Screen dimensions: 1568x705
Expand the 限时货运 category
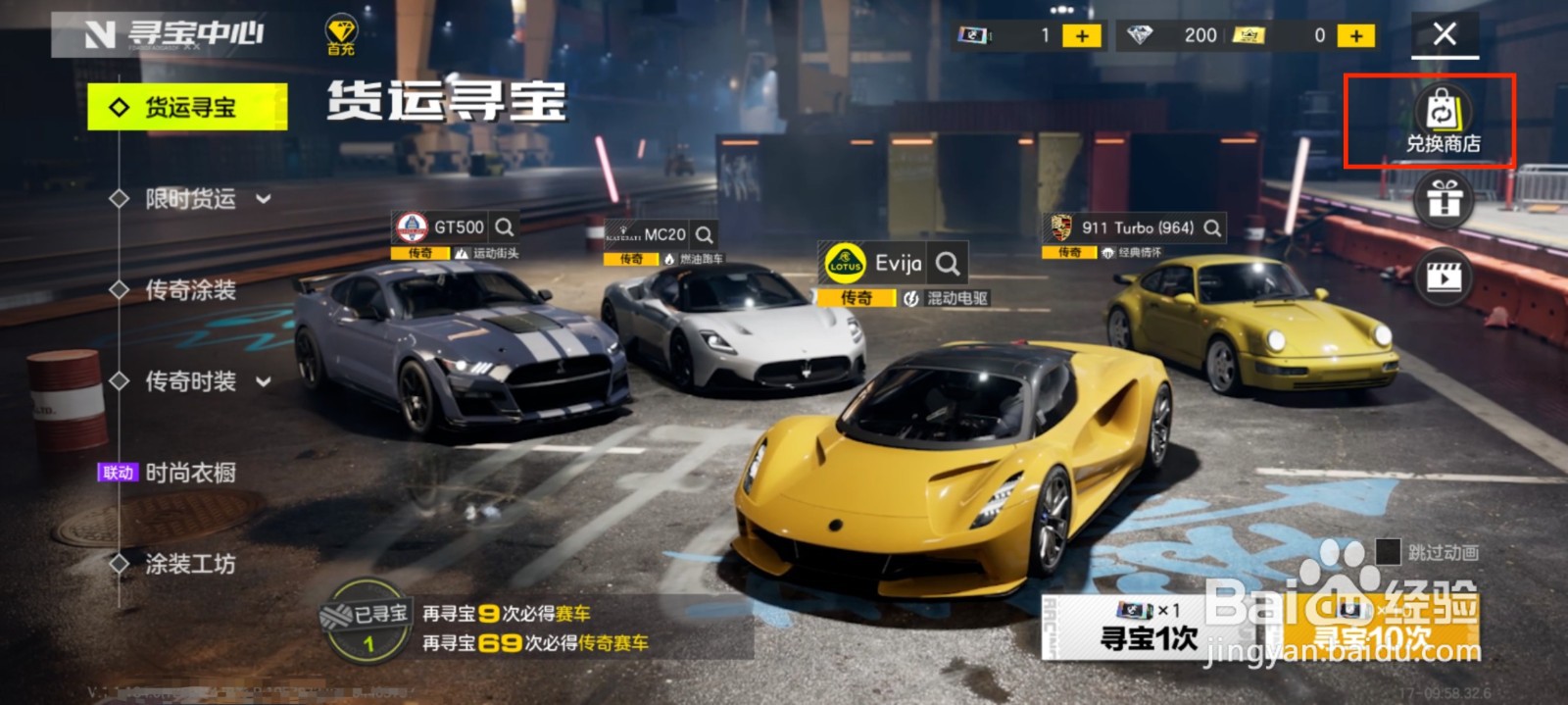(192, 199)
